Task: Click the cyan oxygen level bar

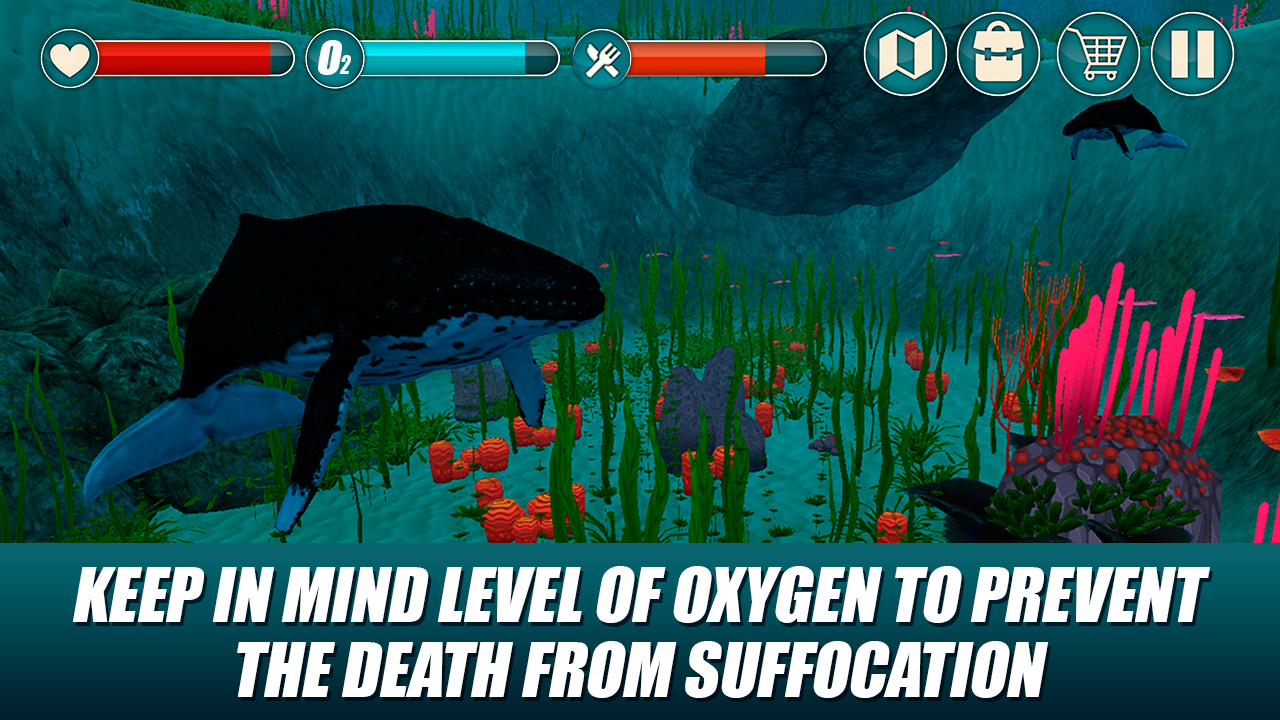Action: point(450,57)
